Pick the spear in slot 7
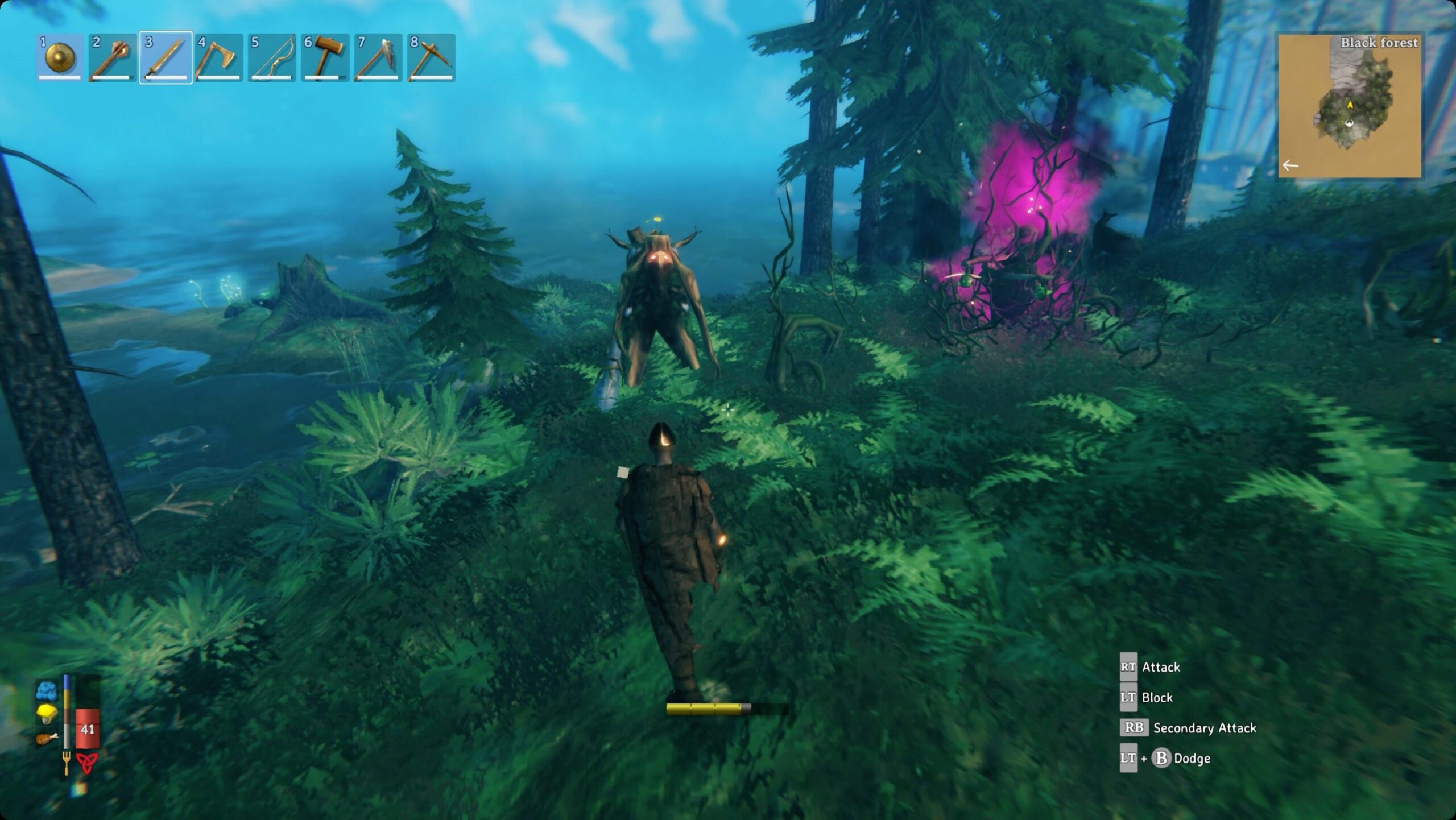The image size is (1456, 820). pos(378,57)
